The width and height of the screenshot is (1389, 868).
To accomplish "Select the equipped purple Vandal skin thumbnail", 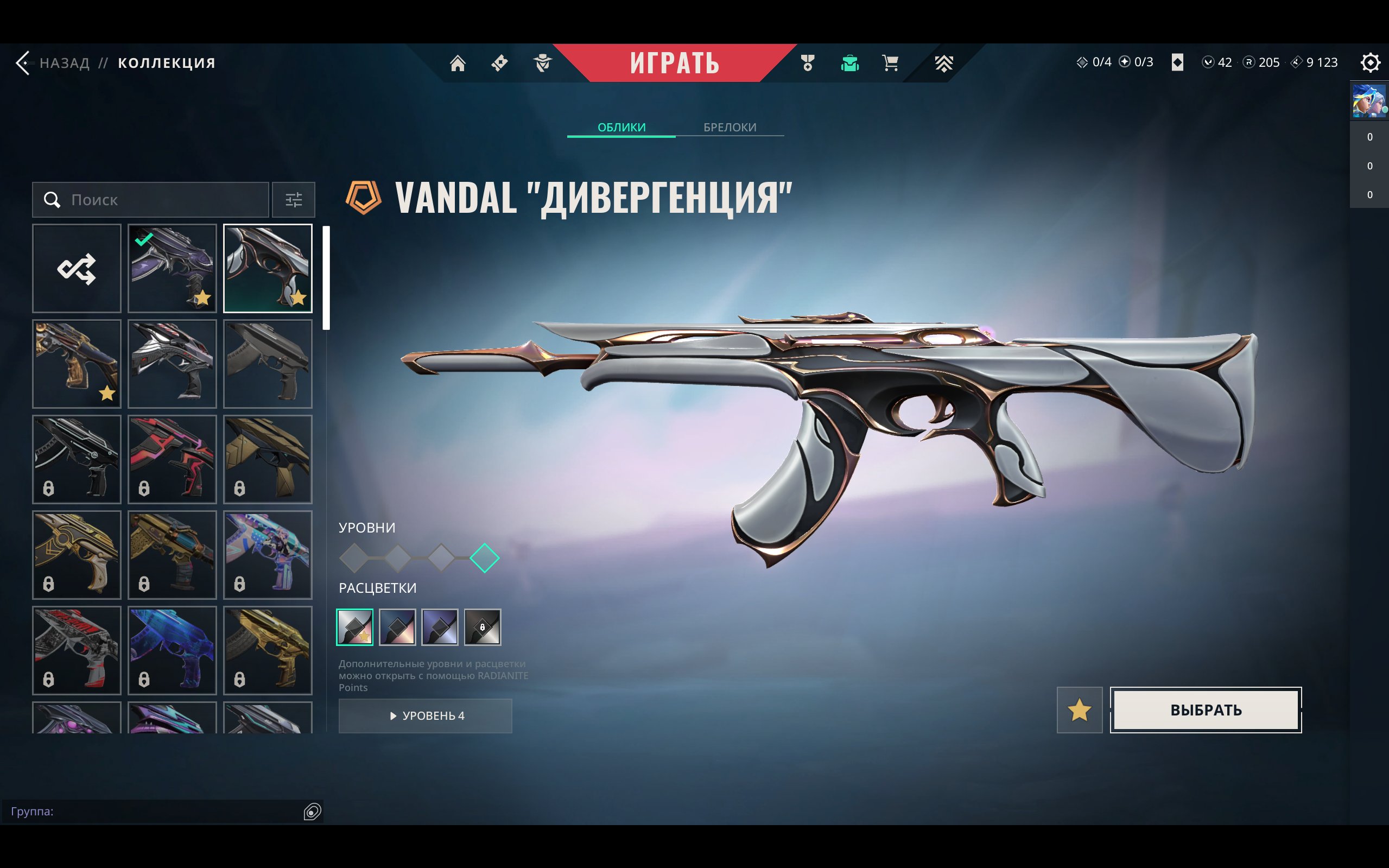I will [x=172, y=268].
